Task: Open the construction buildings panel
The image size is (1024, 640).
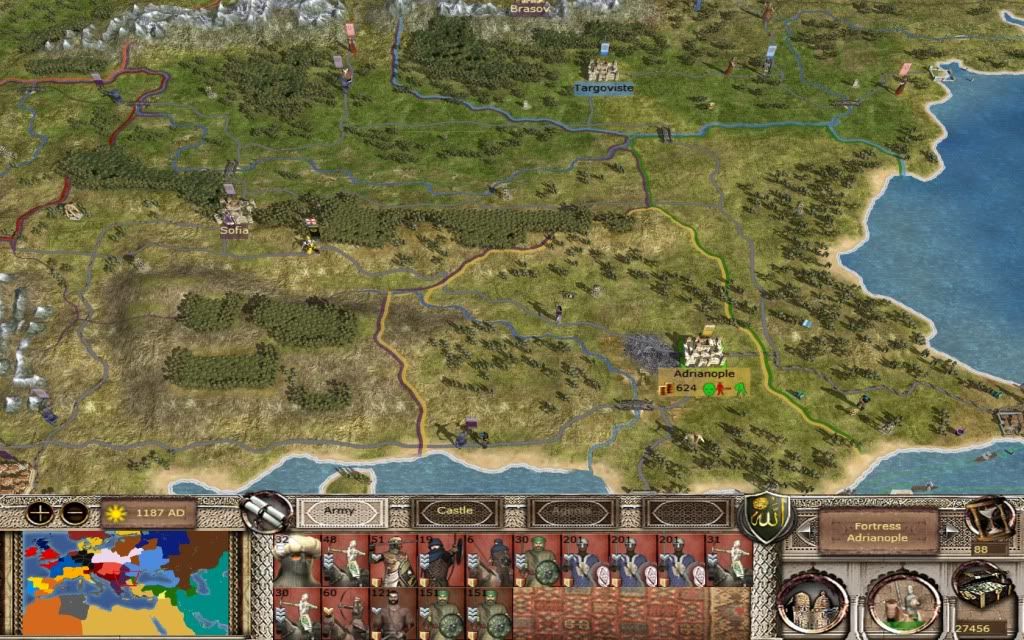Action: point(812,603)
